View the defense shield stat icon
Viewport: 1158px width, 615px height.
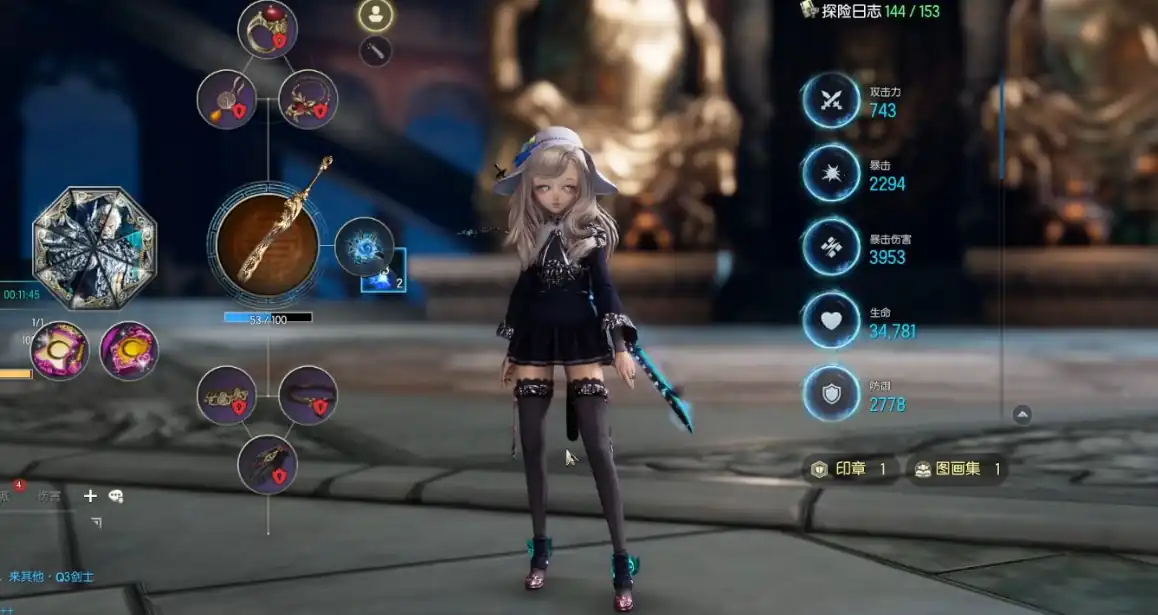[831, 394]
